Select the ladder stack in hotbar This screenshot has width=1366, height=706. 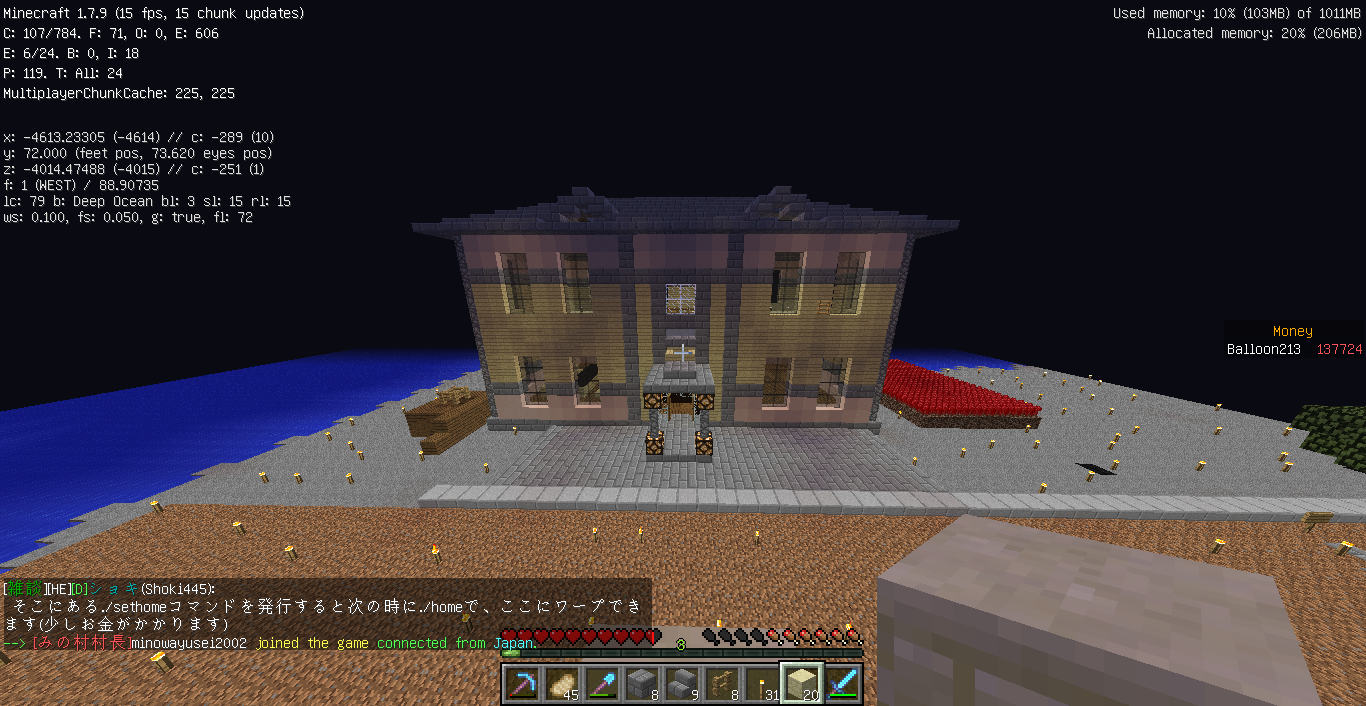pyautogui.click(x=722, y=685)
